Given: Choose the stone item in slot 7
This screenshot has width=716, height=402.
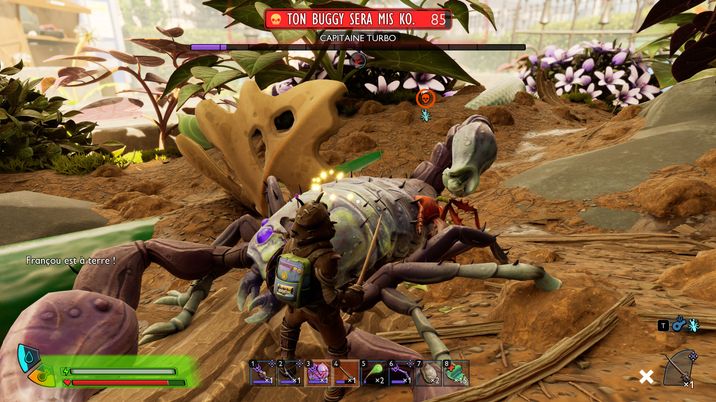Looking at the screenshot, I should coord(428,373).
